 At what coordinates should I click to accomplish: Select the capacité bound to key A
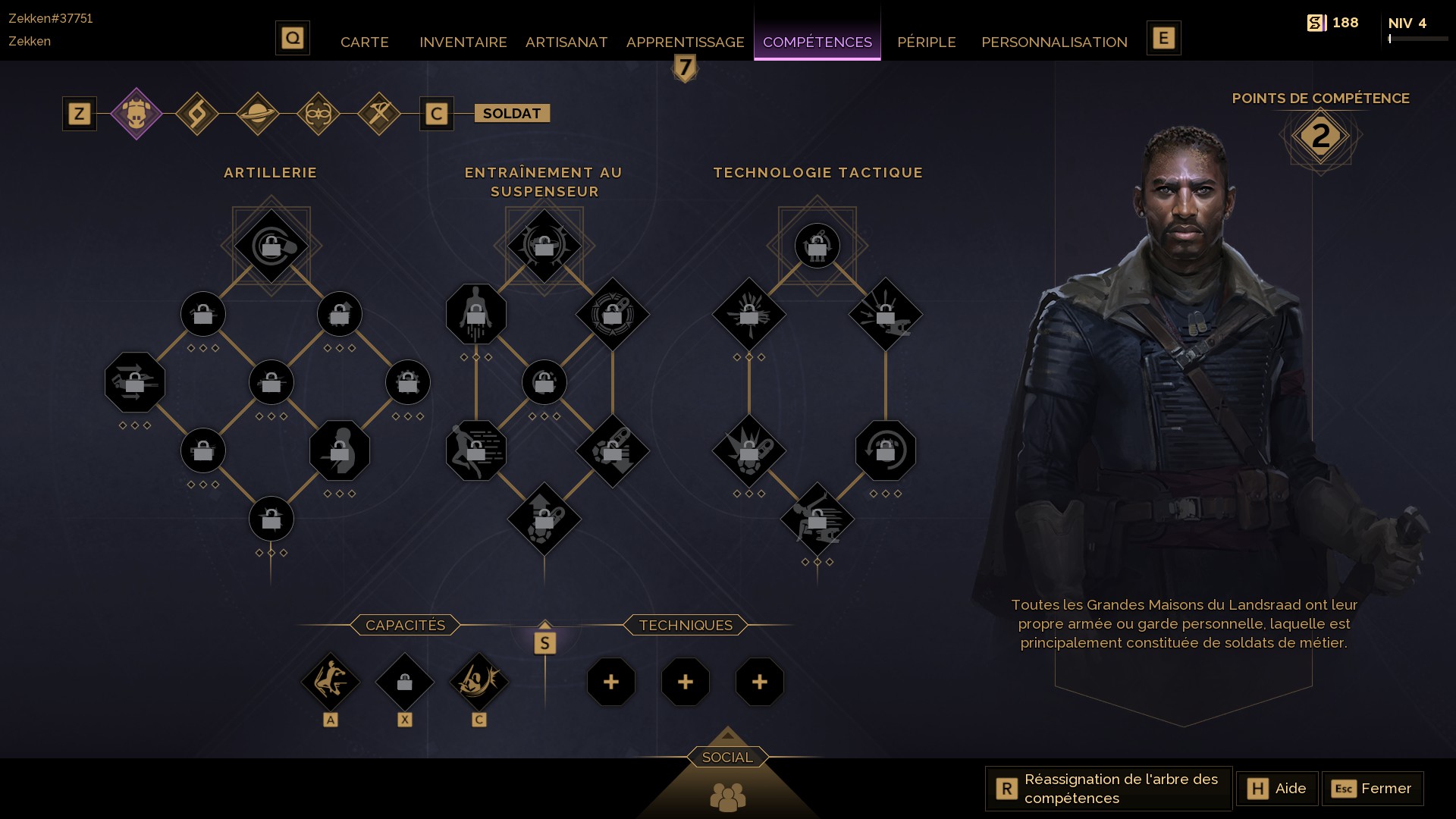tap(331, 682)
